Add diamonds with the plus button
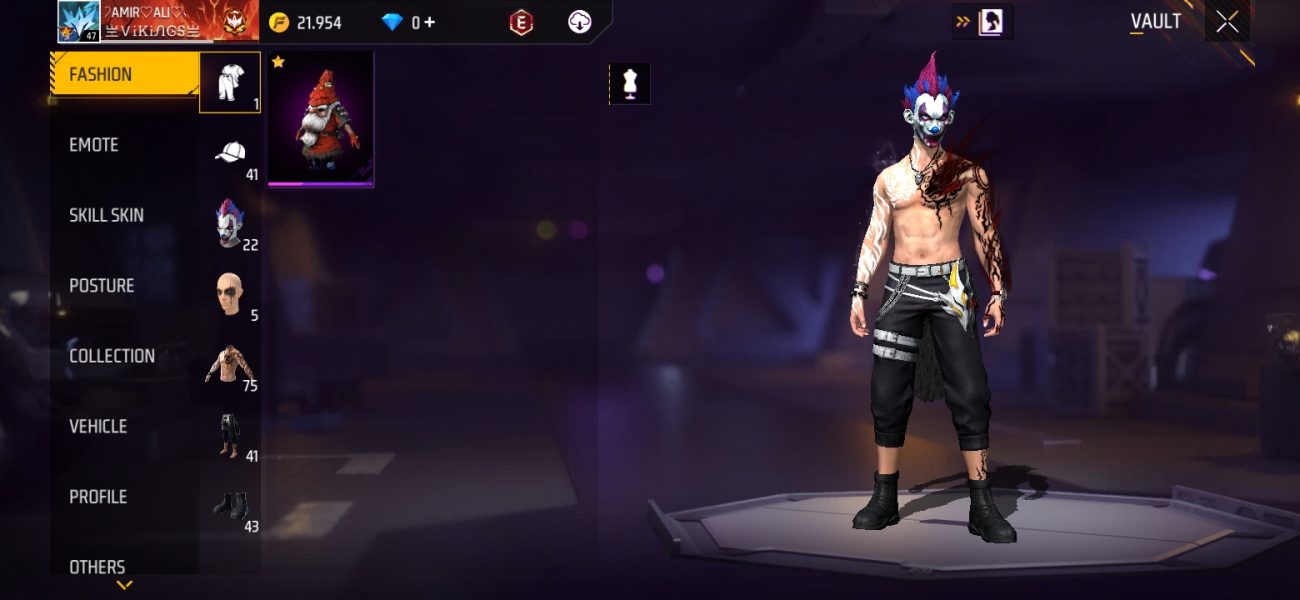 [430, 22]
